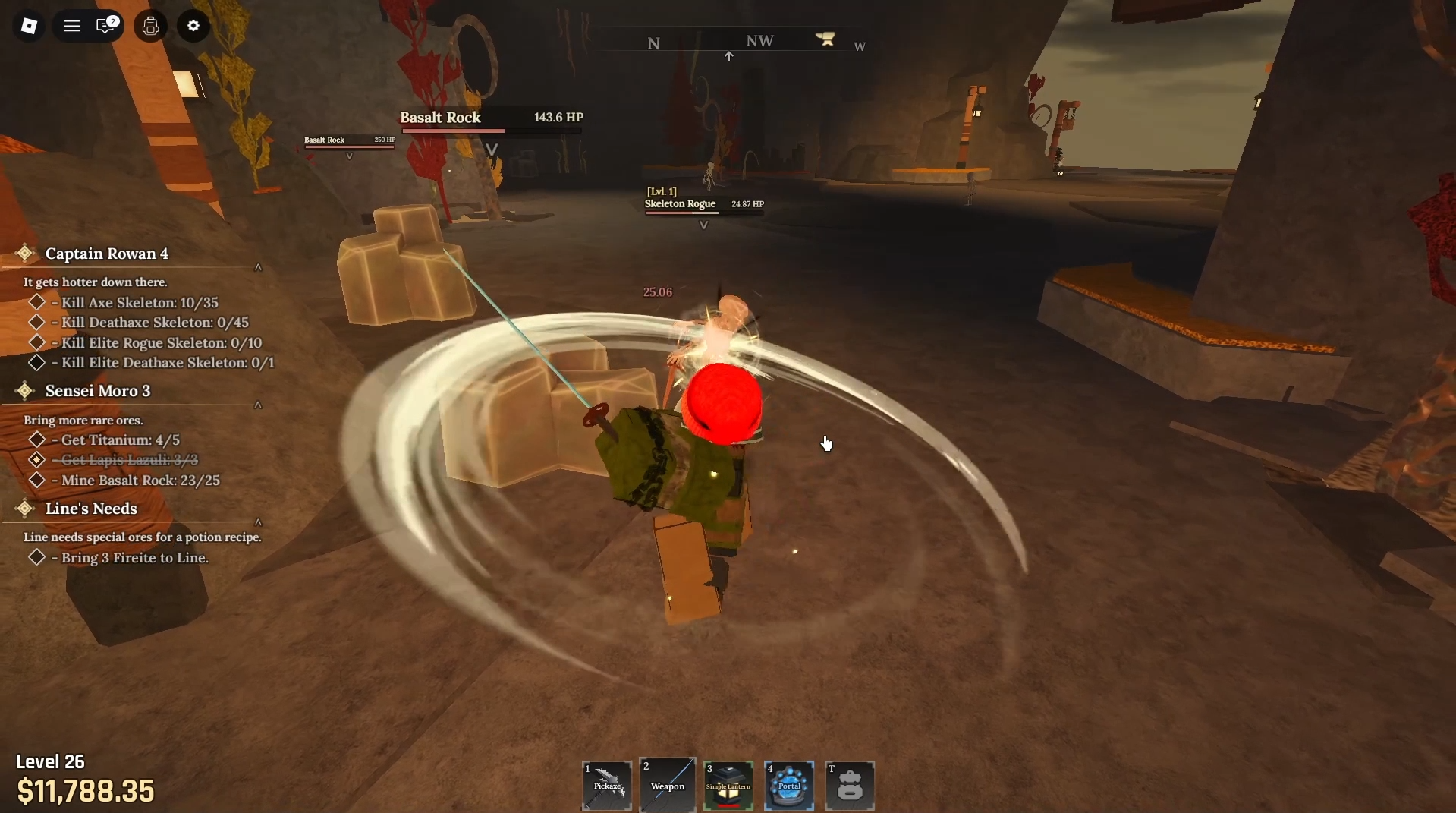Viewport: 1456px width, 813px height.
Task: Open the Roblox home icon
Action: [x=29, y=25]
